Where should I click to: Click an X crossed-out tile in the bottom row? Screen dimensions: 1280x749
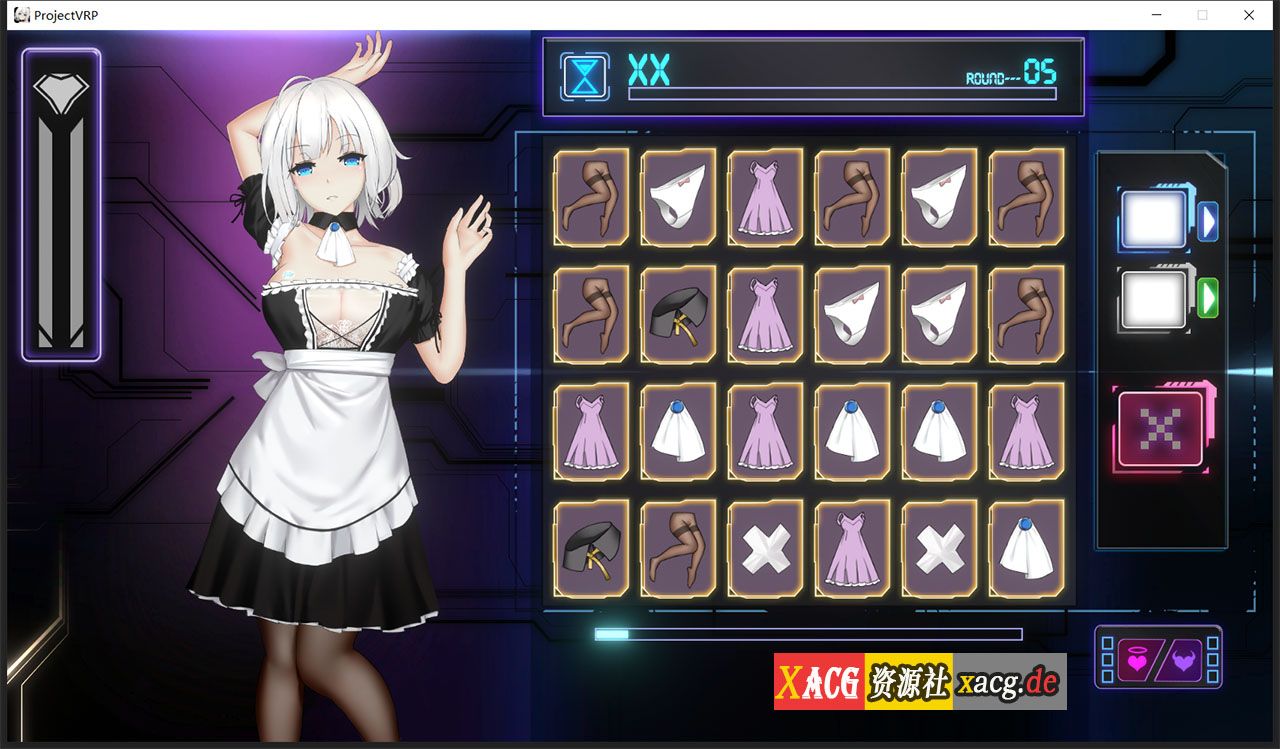tap(765, 548)
